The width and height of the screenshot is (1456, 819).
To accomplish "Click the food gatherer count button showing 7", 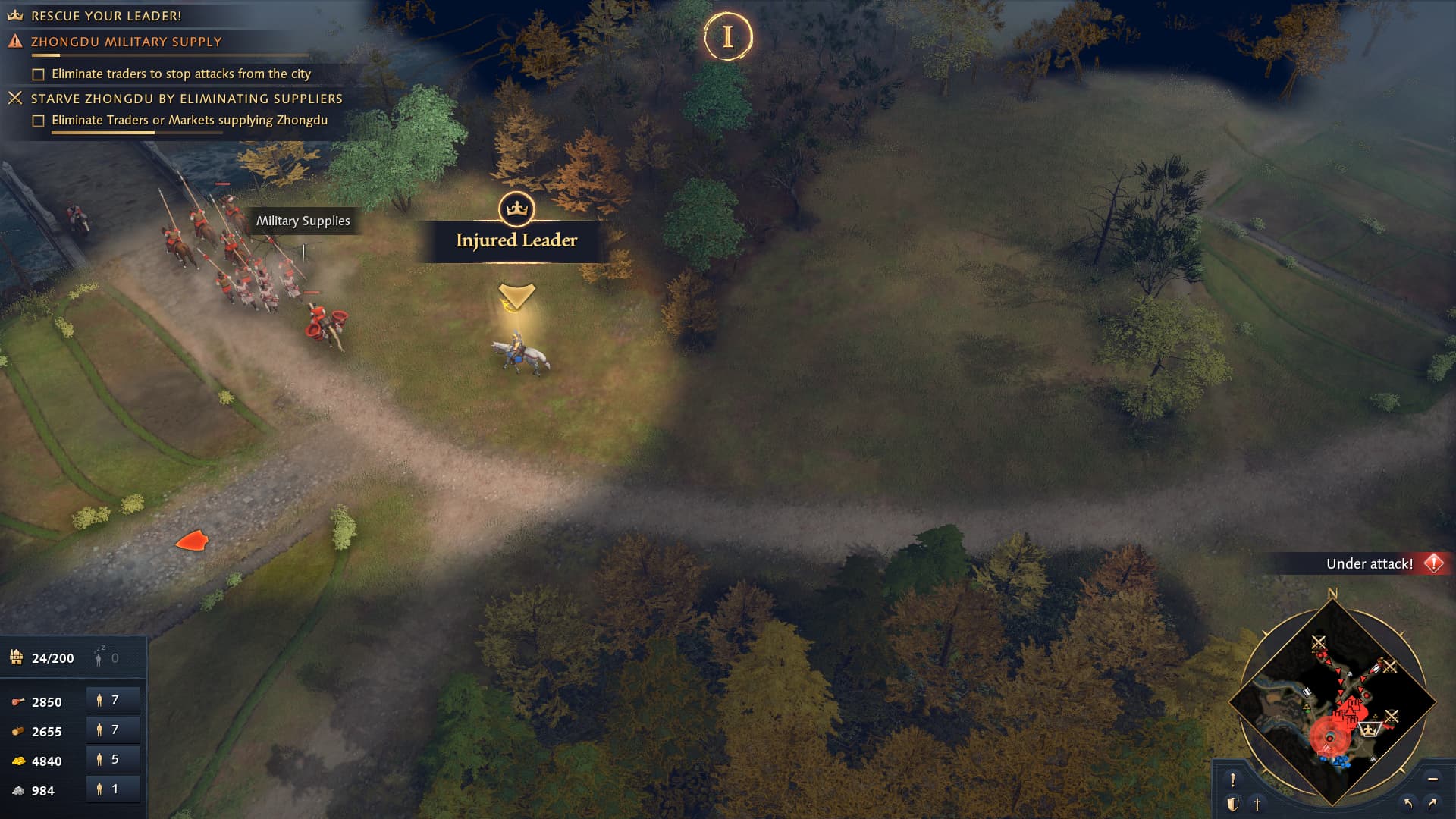I will [x=112, y=699].
